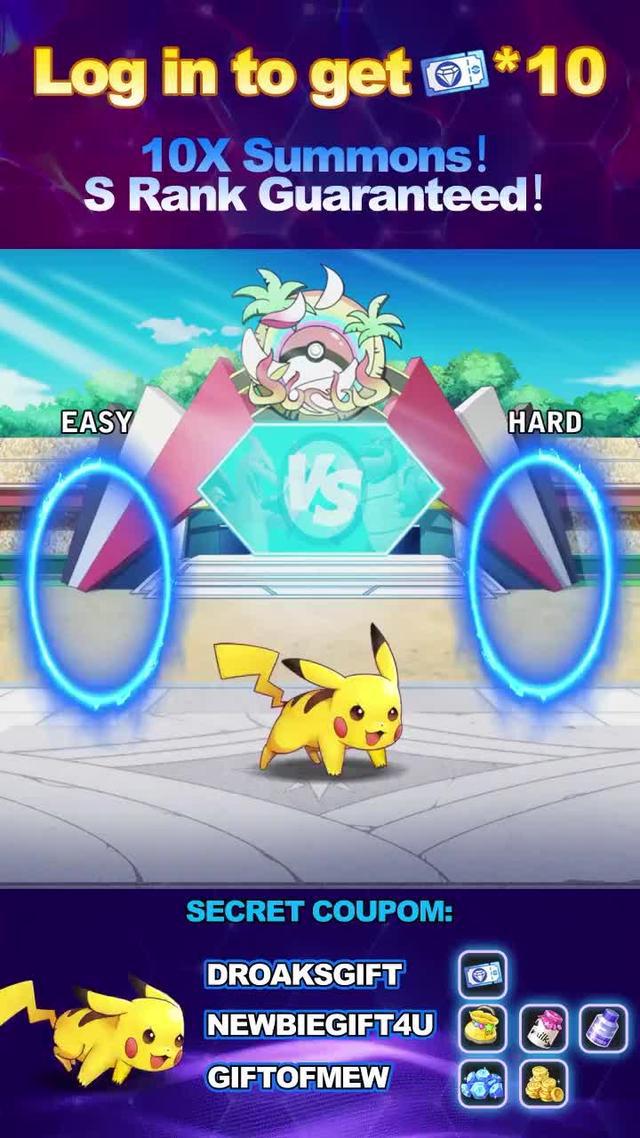
Task: Choose the EASY blue portal
Action: [x=98, y=580]
